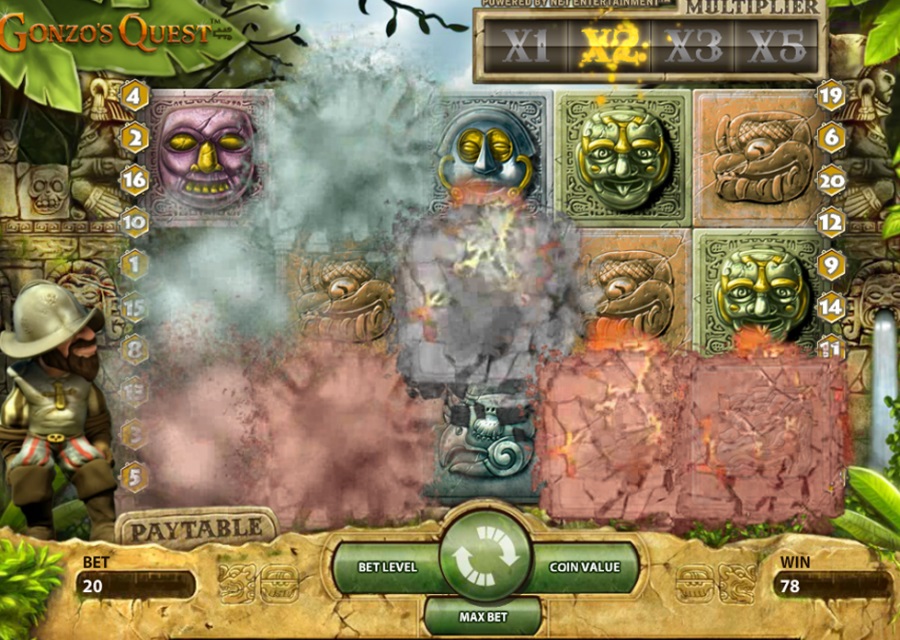The height and width of the screenshot is (640, 900).
Task: Adjust the Coin Value button
Action: pos(585,567)
